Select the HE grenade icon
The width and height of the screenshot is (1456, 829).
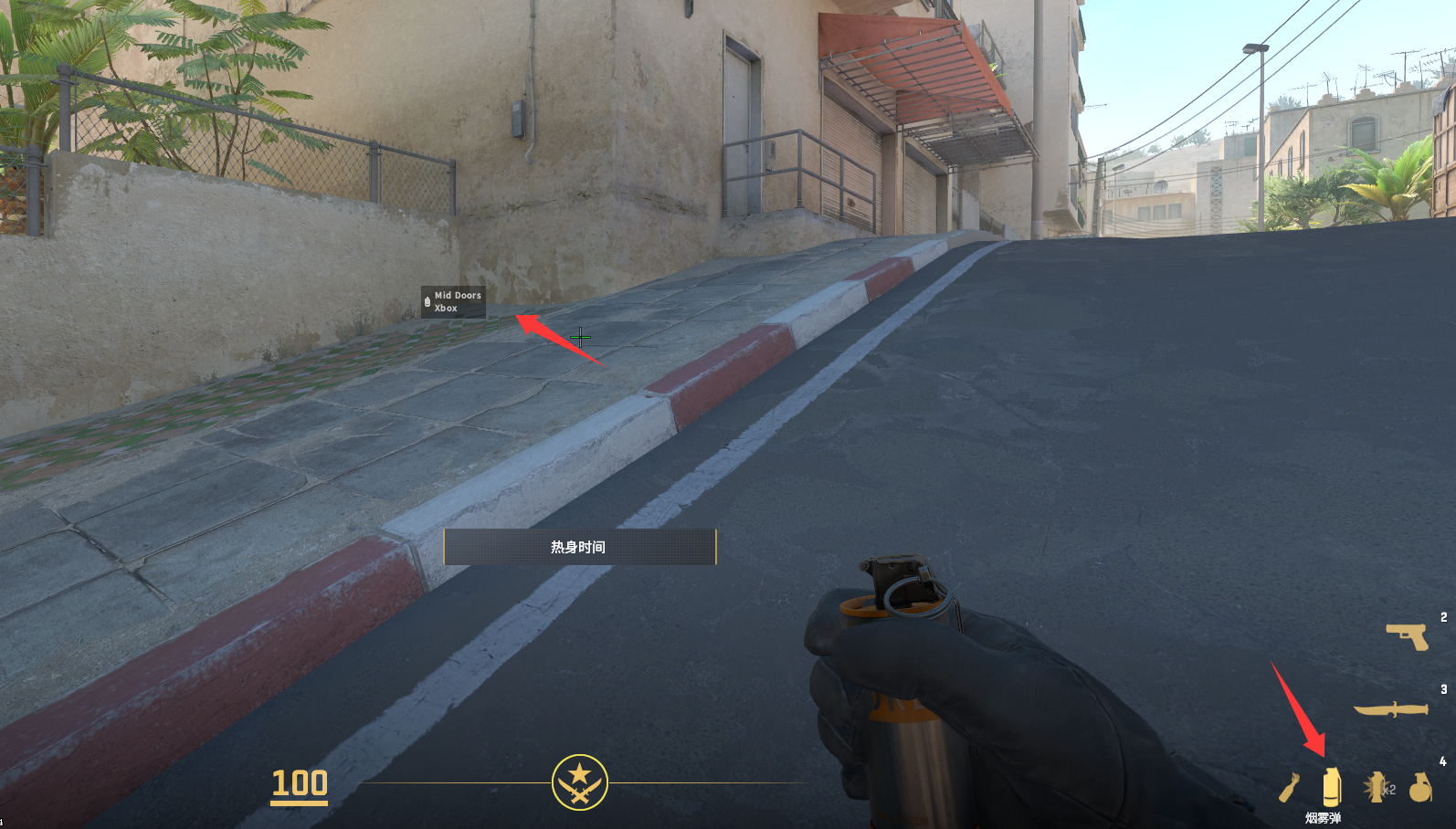(x=1419, y=786)
